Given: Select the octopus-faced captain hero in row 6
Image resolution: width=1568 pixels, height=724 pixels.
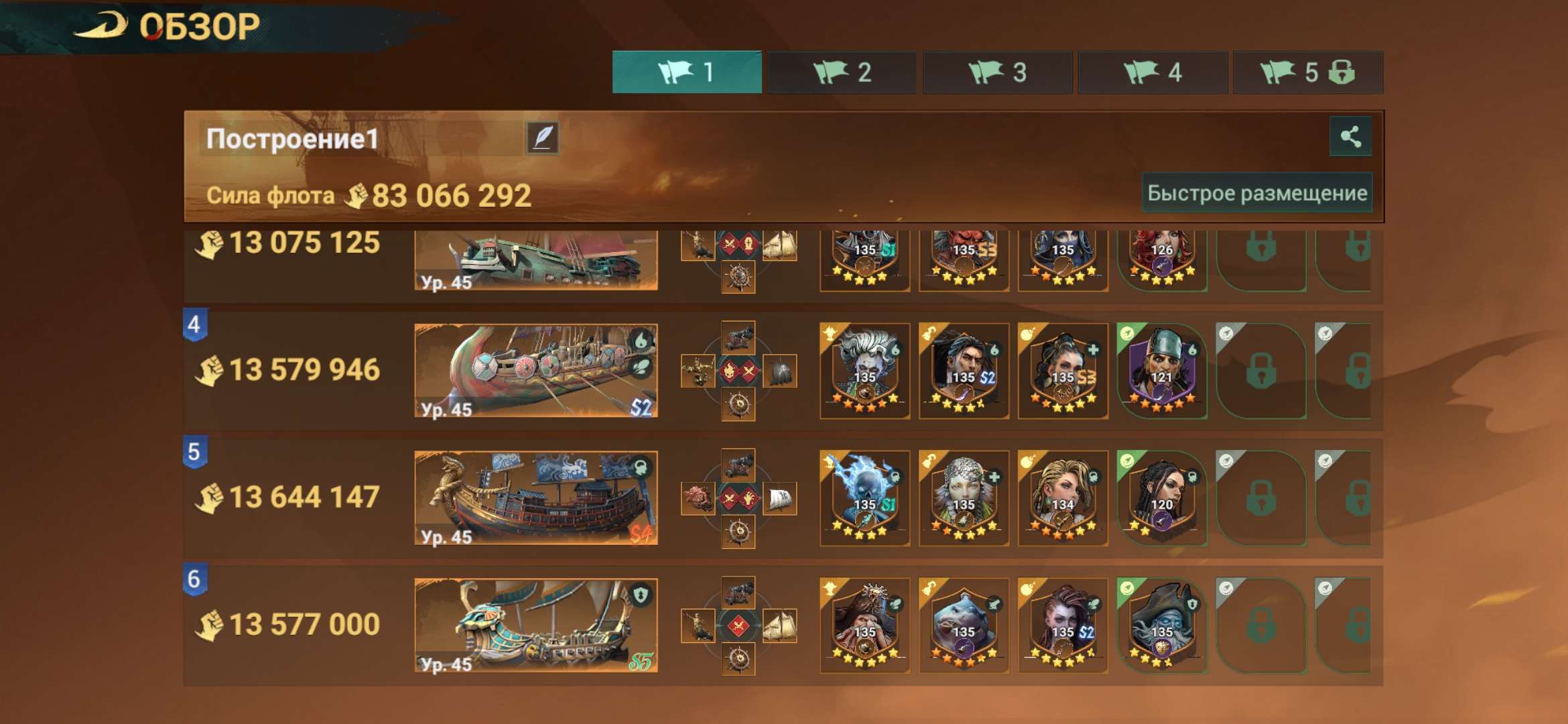Looking at the screenshot, I should (1162, 625).
